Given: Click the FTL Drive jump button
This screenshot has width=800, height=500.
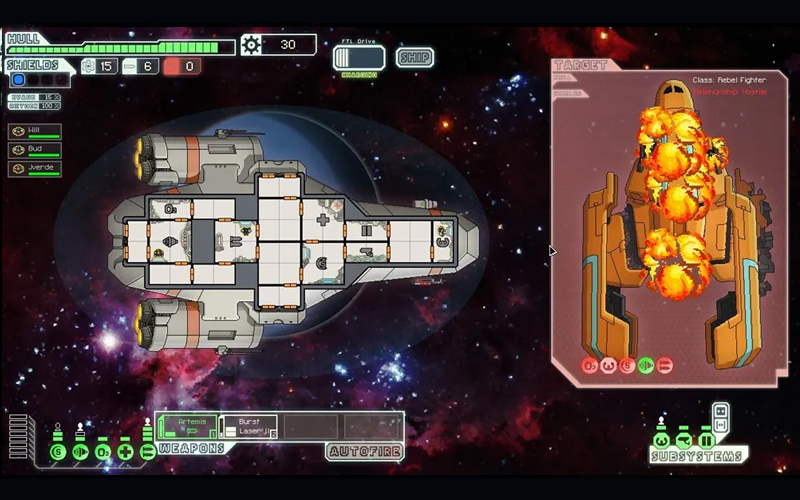Looking at the screenshot, I should [359, 58].
